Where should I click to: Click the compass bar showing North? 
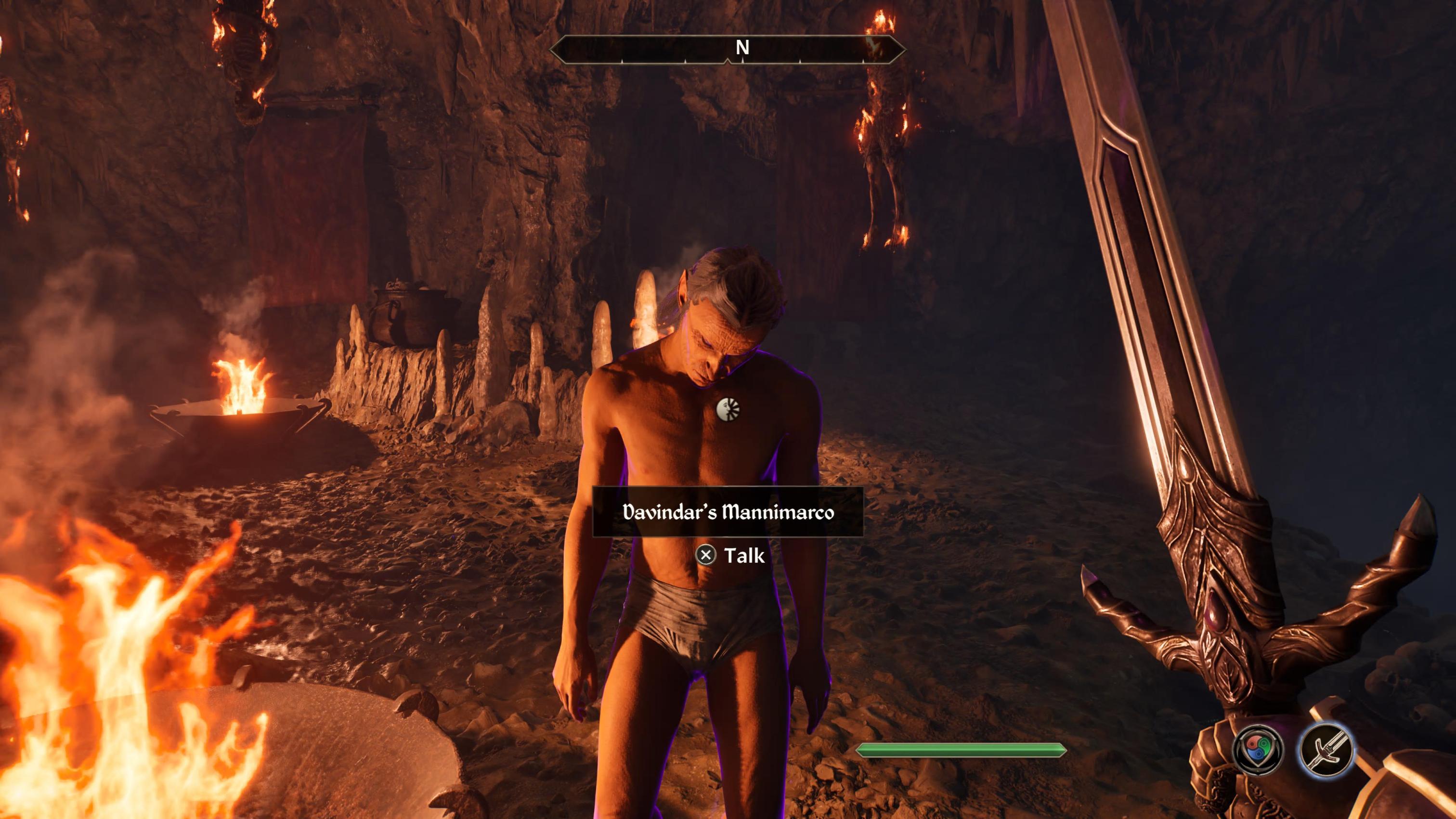(x=728, y=49)
